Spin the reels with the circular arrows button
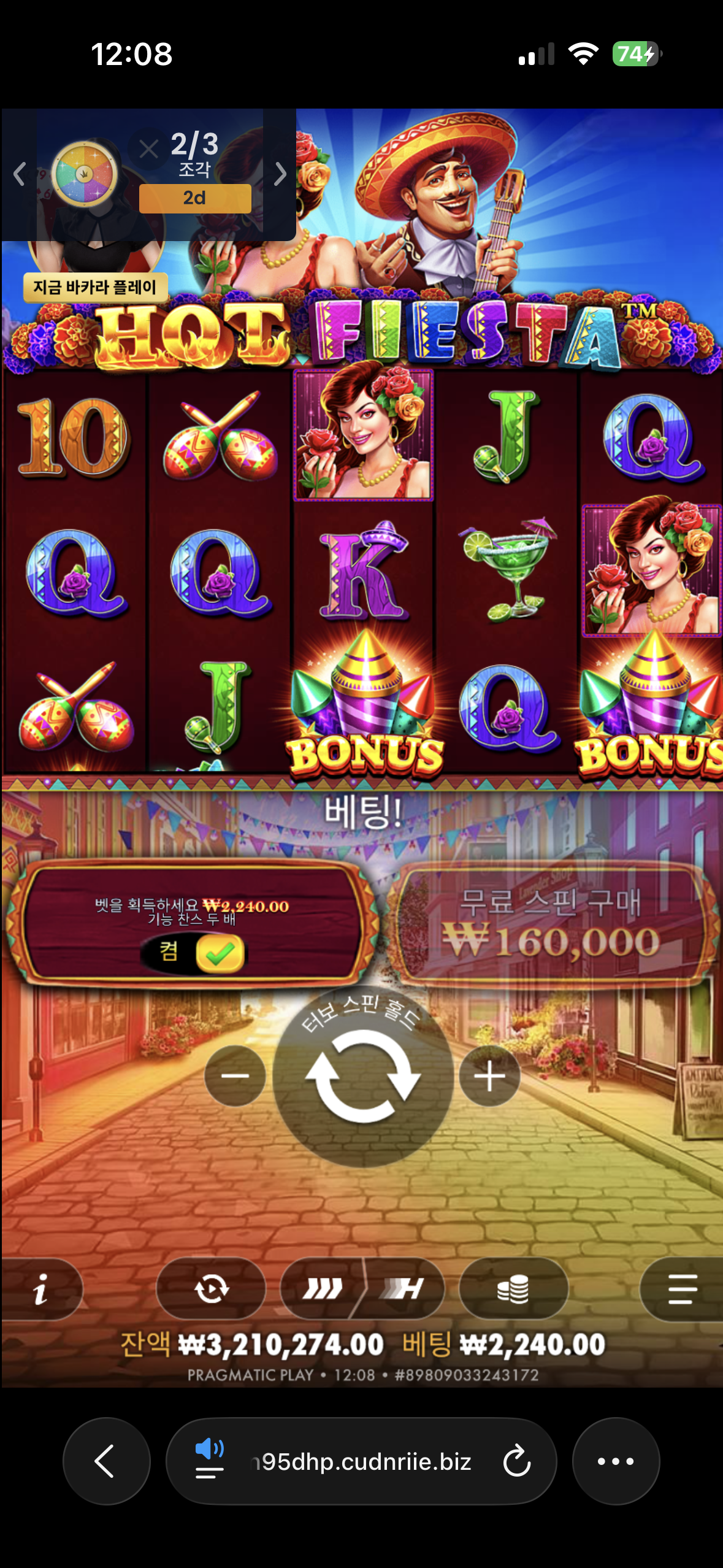723x1568 pixels. click(x=363, y=1076)
